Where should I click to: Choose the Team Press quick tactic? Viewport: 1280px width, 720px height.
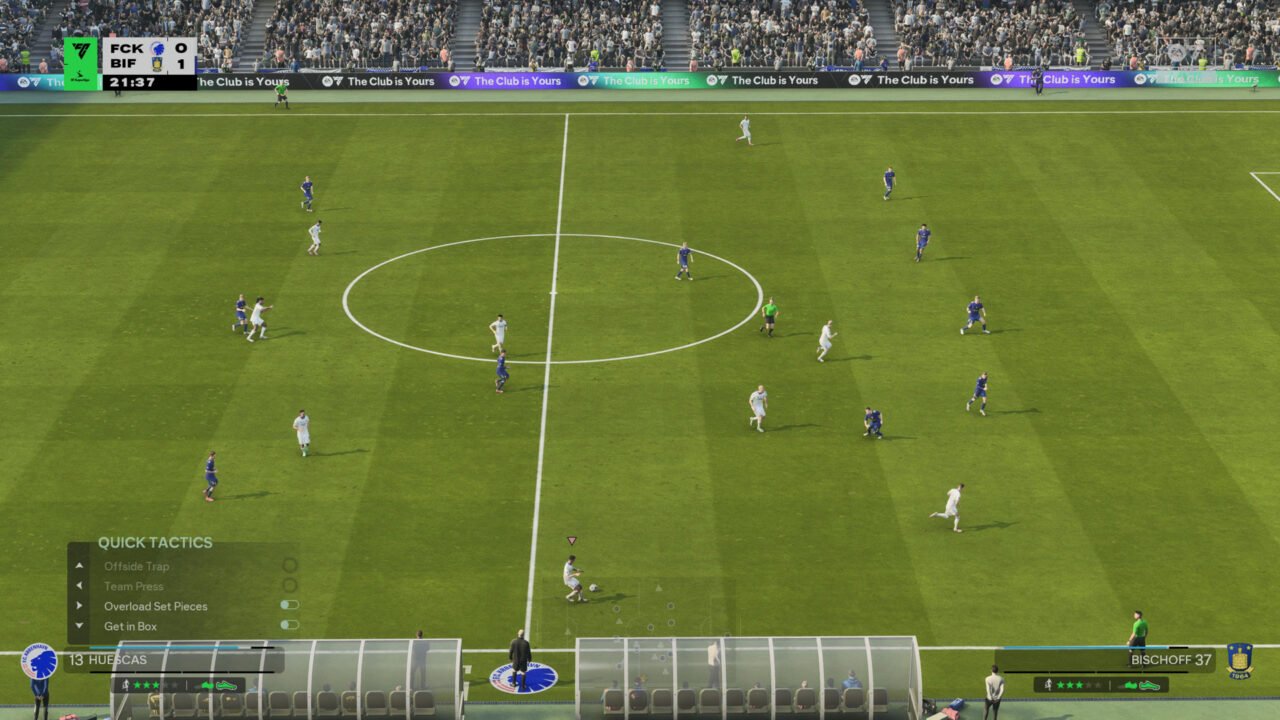click(134, 586)
